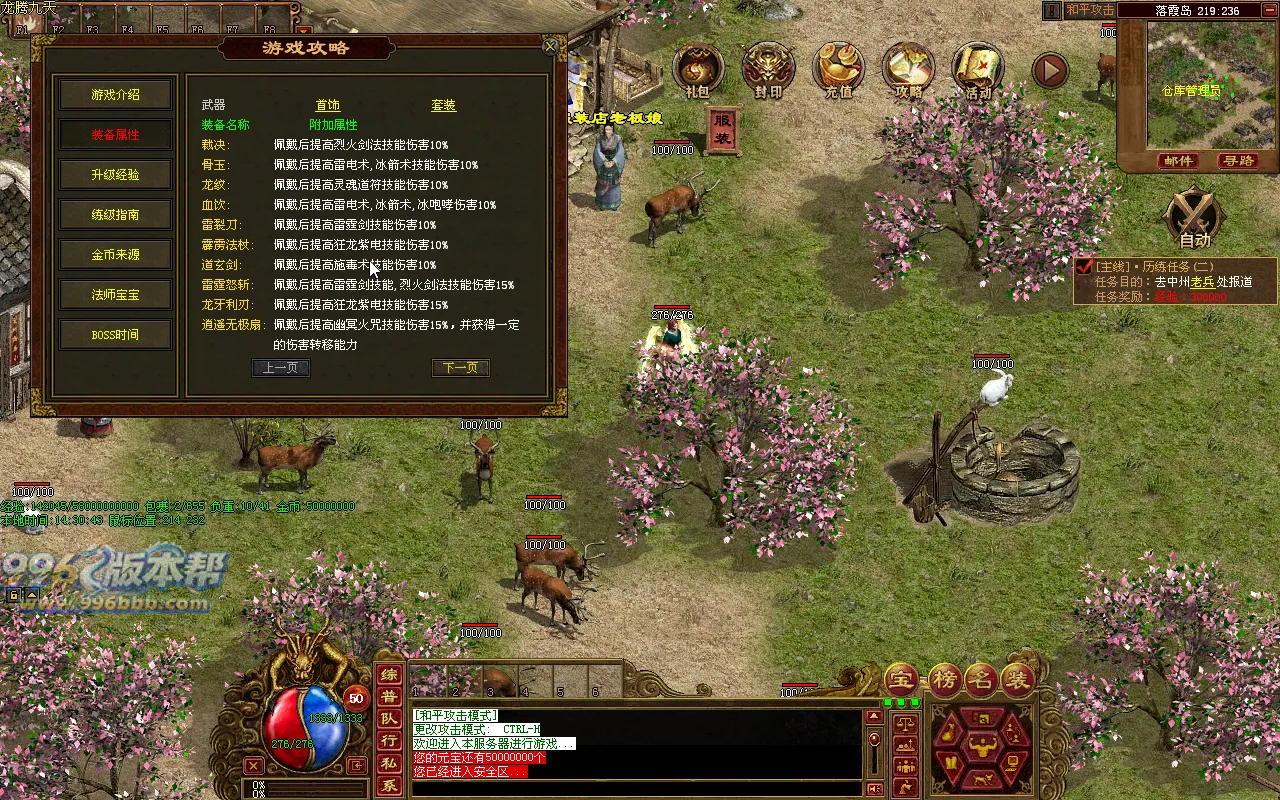Image resolution: width=1280 pixels, height=800 pixels.
Task: Expand more icons via the orange play arrow
Action: coord(1048,70)
